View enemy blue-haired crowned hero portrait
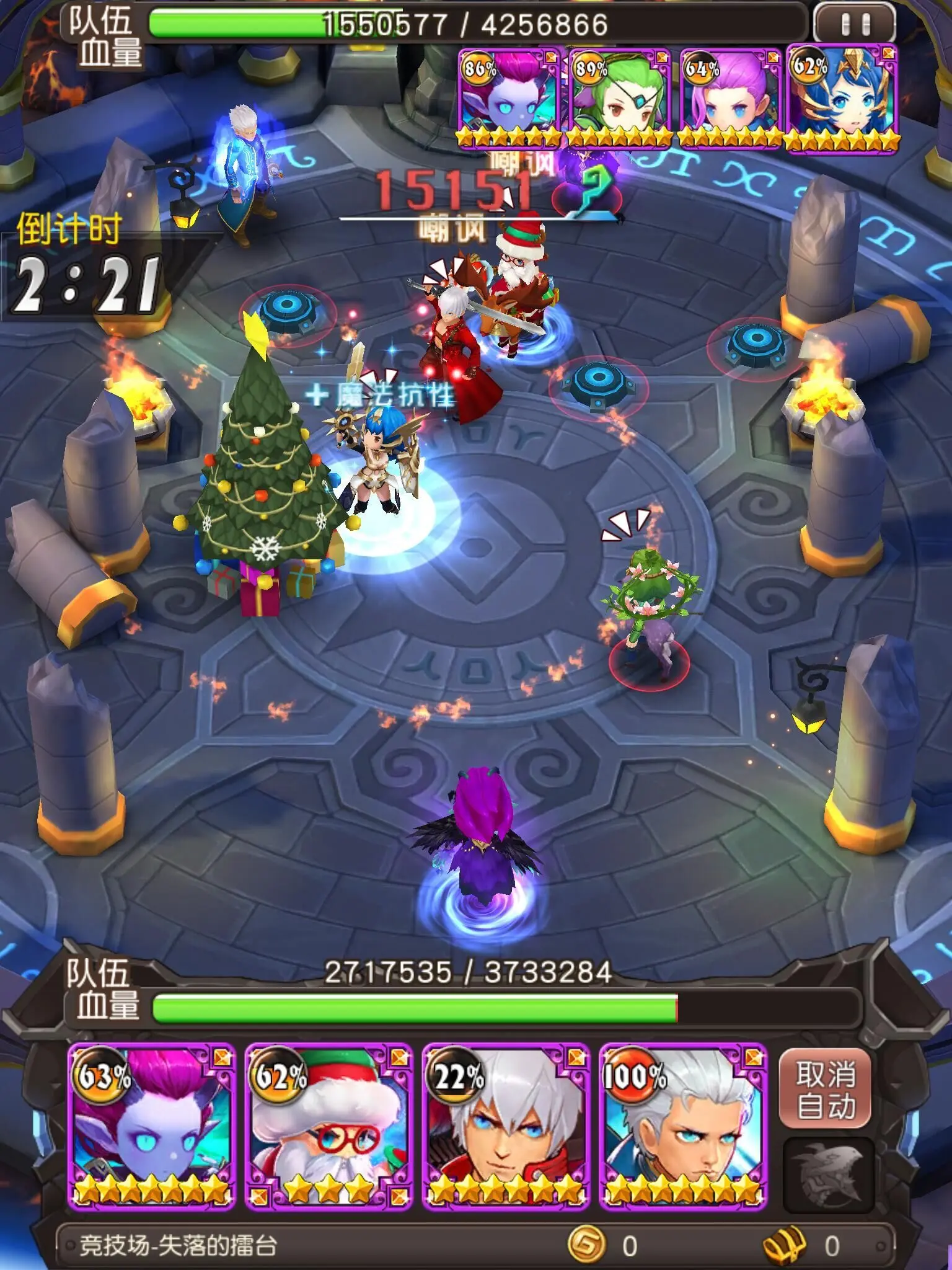Image resolution: width=952 pixels, height=1270 pixels. point(842,99)
